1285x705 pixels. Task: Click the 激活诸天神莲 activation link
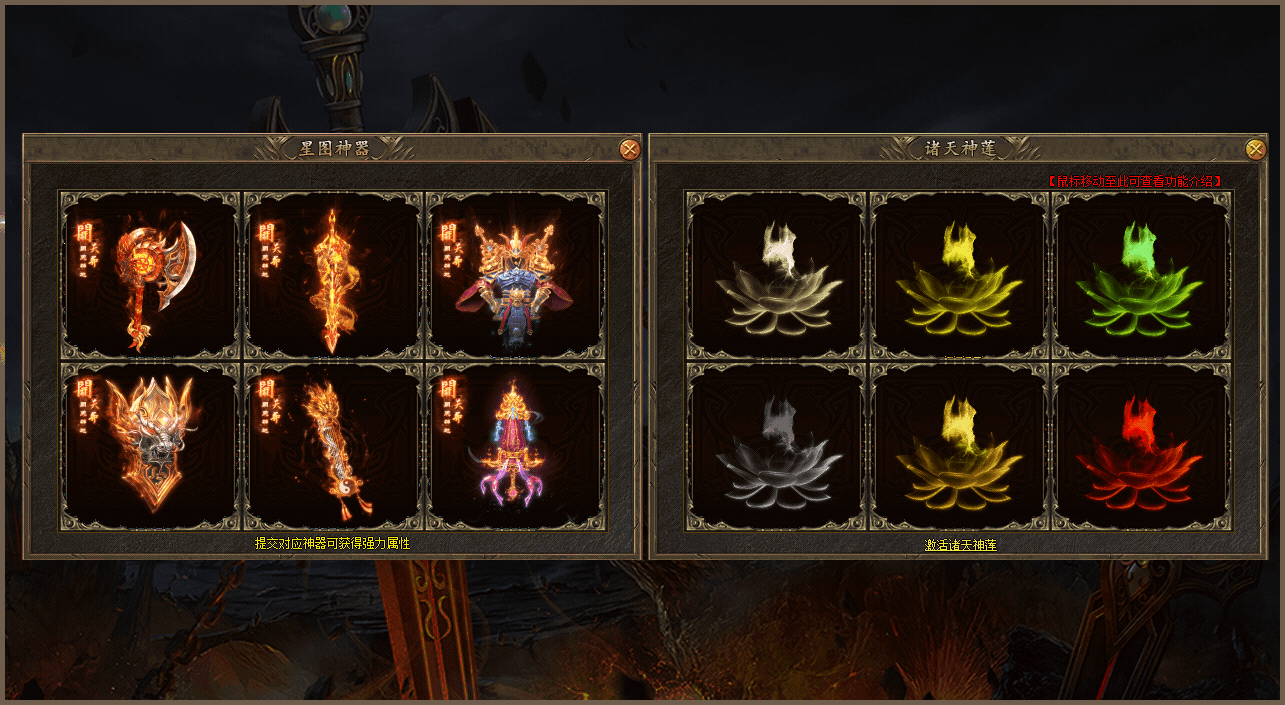click(x=960, y=545)
